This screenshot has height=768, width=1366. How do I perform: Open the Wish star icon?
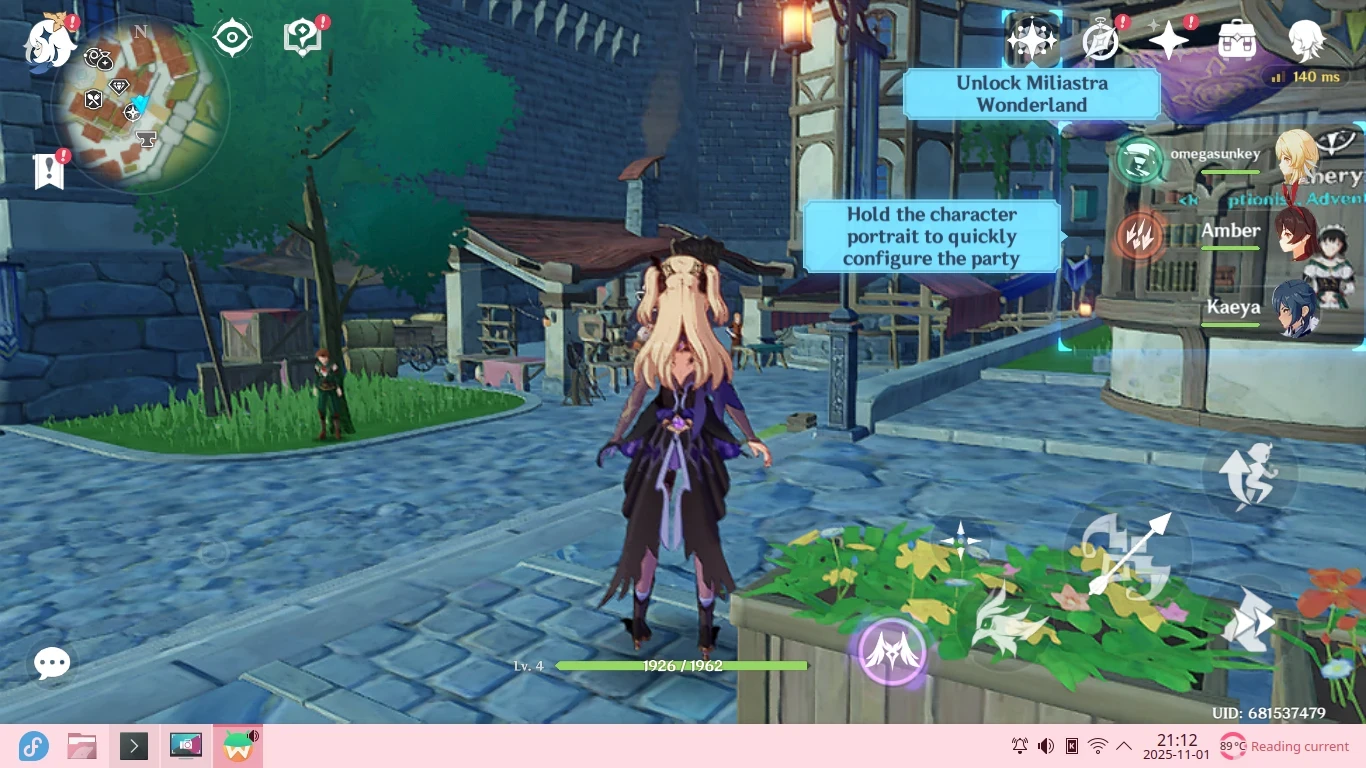[1168, 40]
